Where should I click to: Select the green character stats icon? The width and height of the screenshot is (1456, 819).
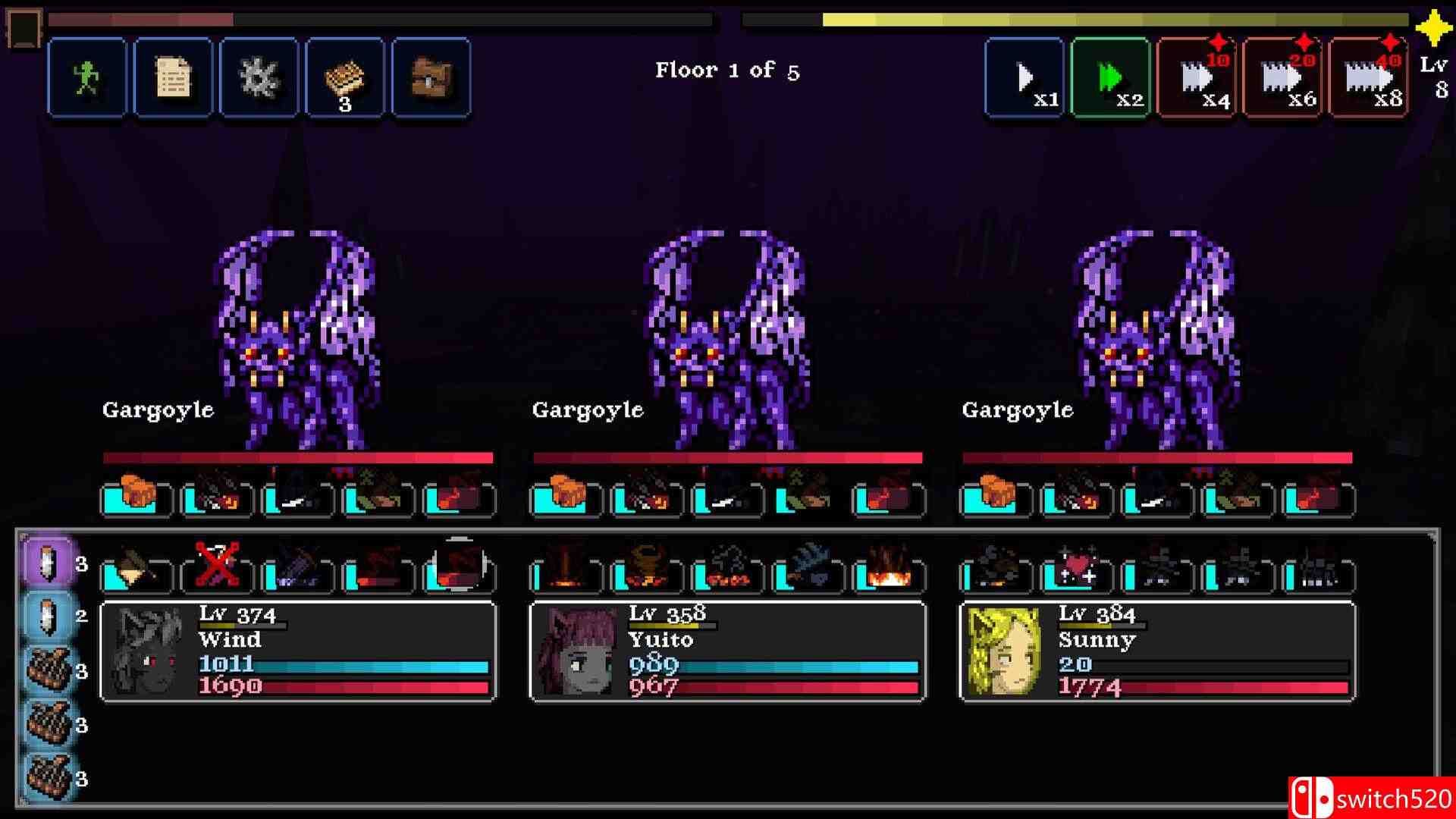coord(86,76)
